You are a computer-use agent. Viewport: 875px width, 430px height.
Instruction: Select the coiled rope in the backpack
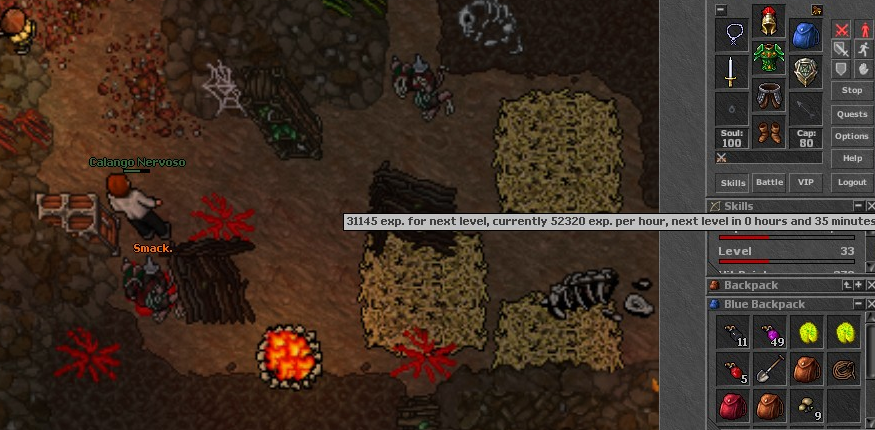point(843,369)
